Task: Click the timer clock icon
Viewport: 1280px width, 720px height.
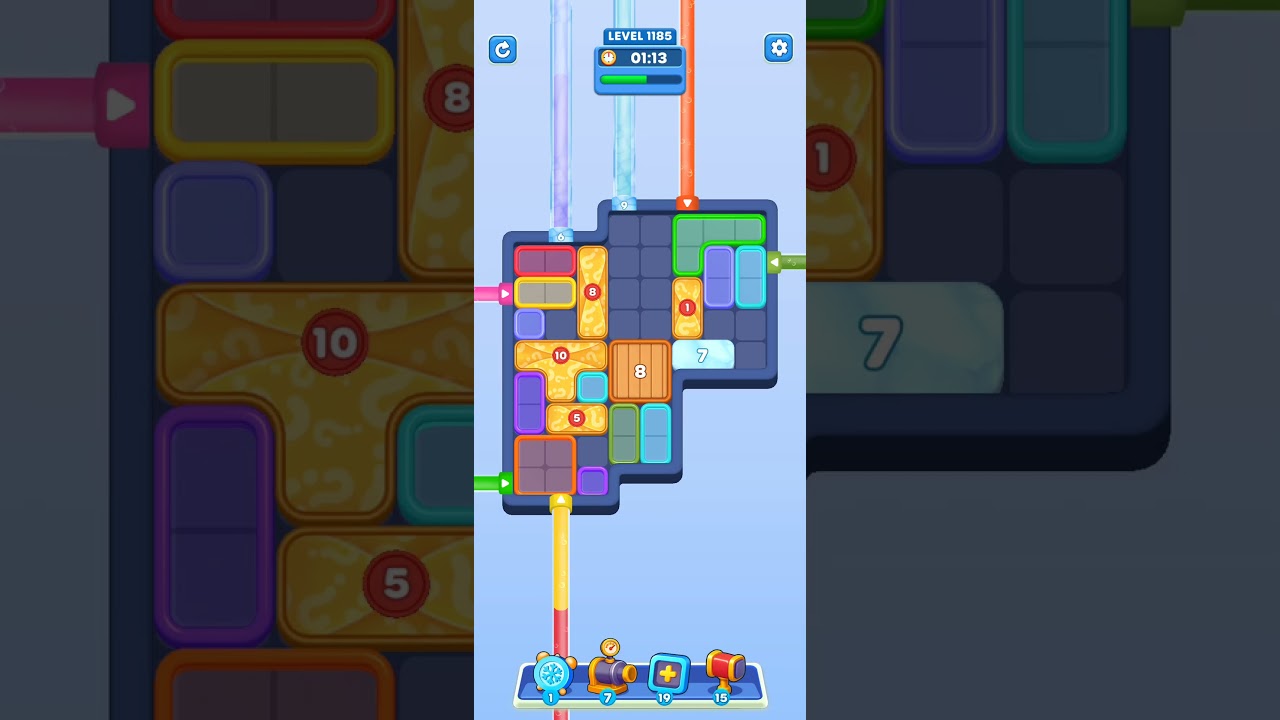Action: (606, 58)
